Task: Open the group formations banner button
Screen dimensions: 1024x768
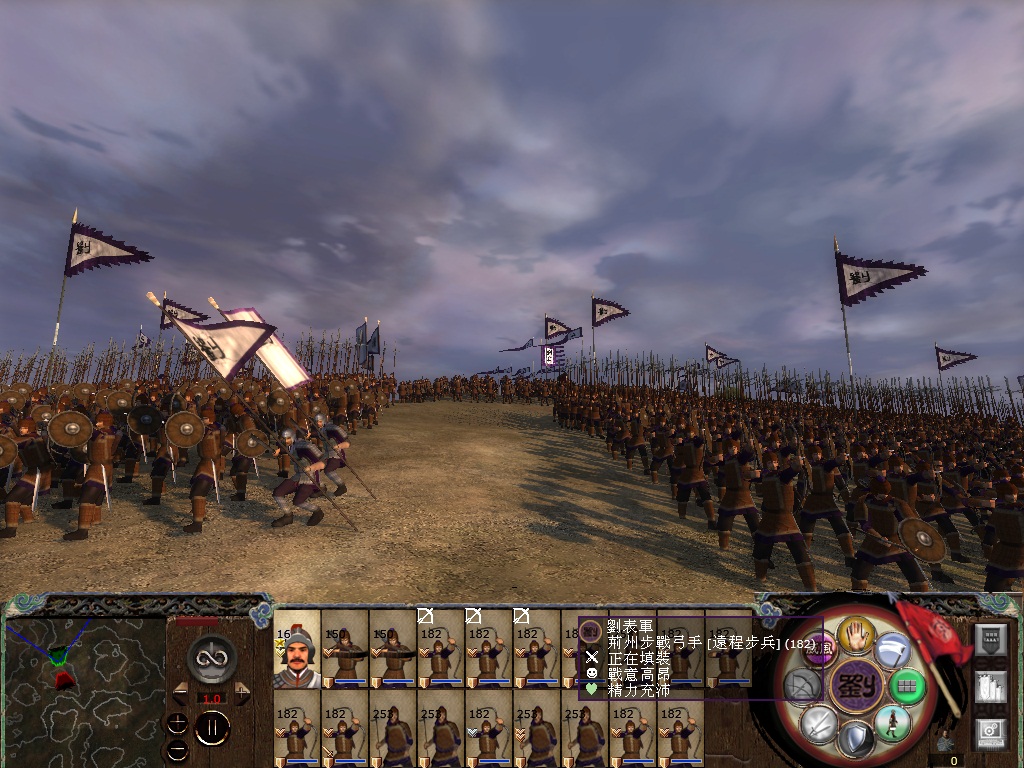Action: click(990, 641)
